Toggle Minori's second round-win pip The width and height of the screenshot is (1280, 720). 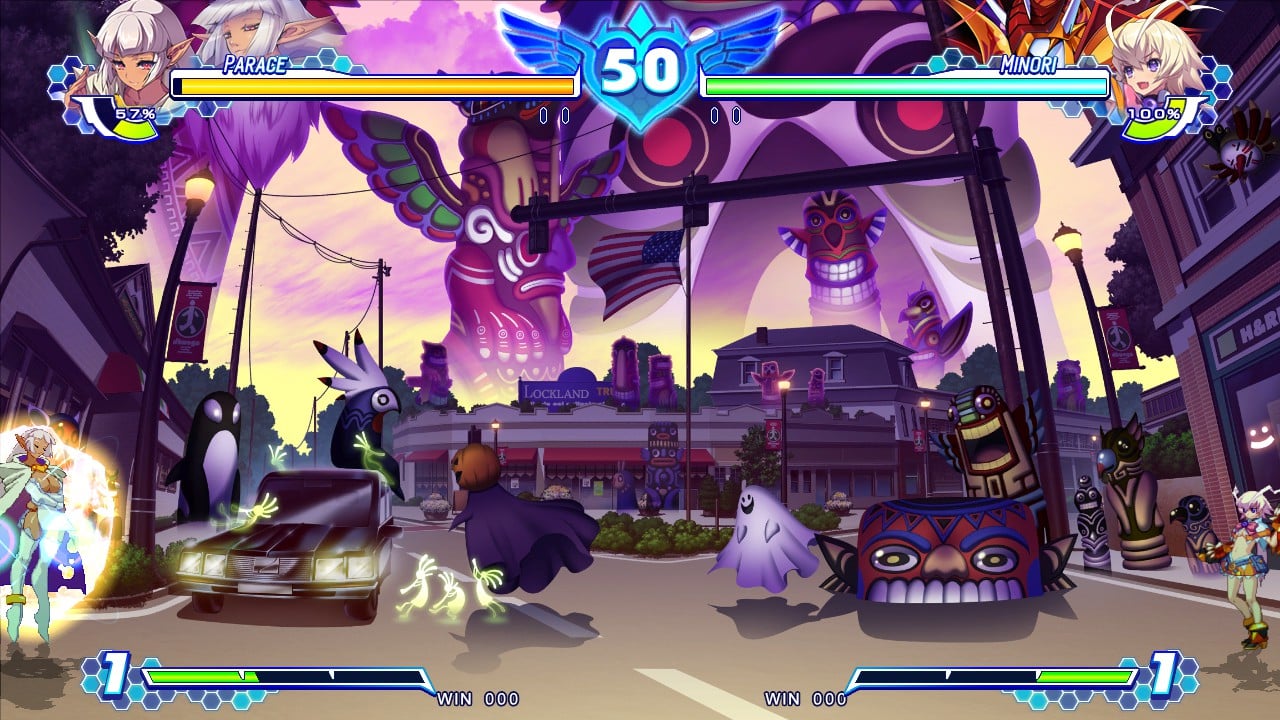pos(737,115)
